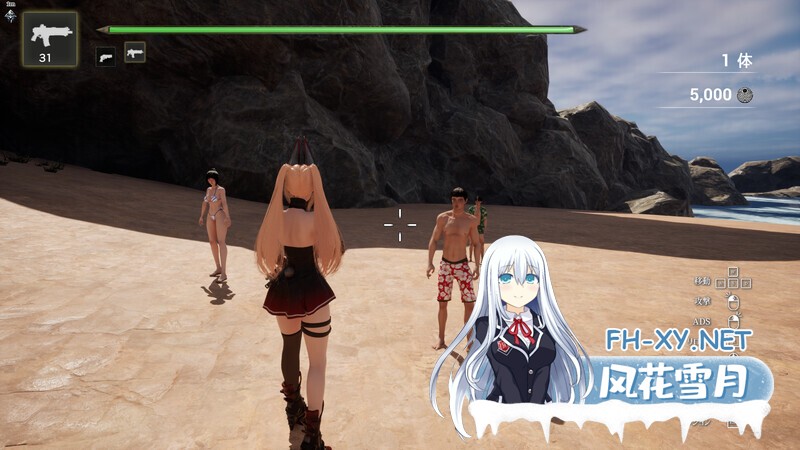The height and width of the screenshot is (450, 800).
Task: Click the emblem icon in the corner
Action: [x=9, y=14]
